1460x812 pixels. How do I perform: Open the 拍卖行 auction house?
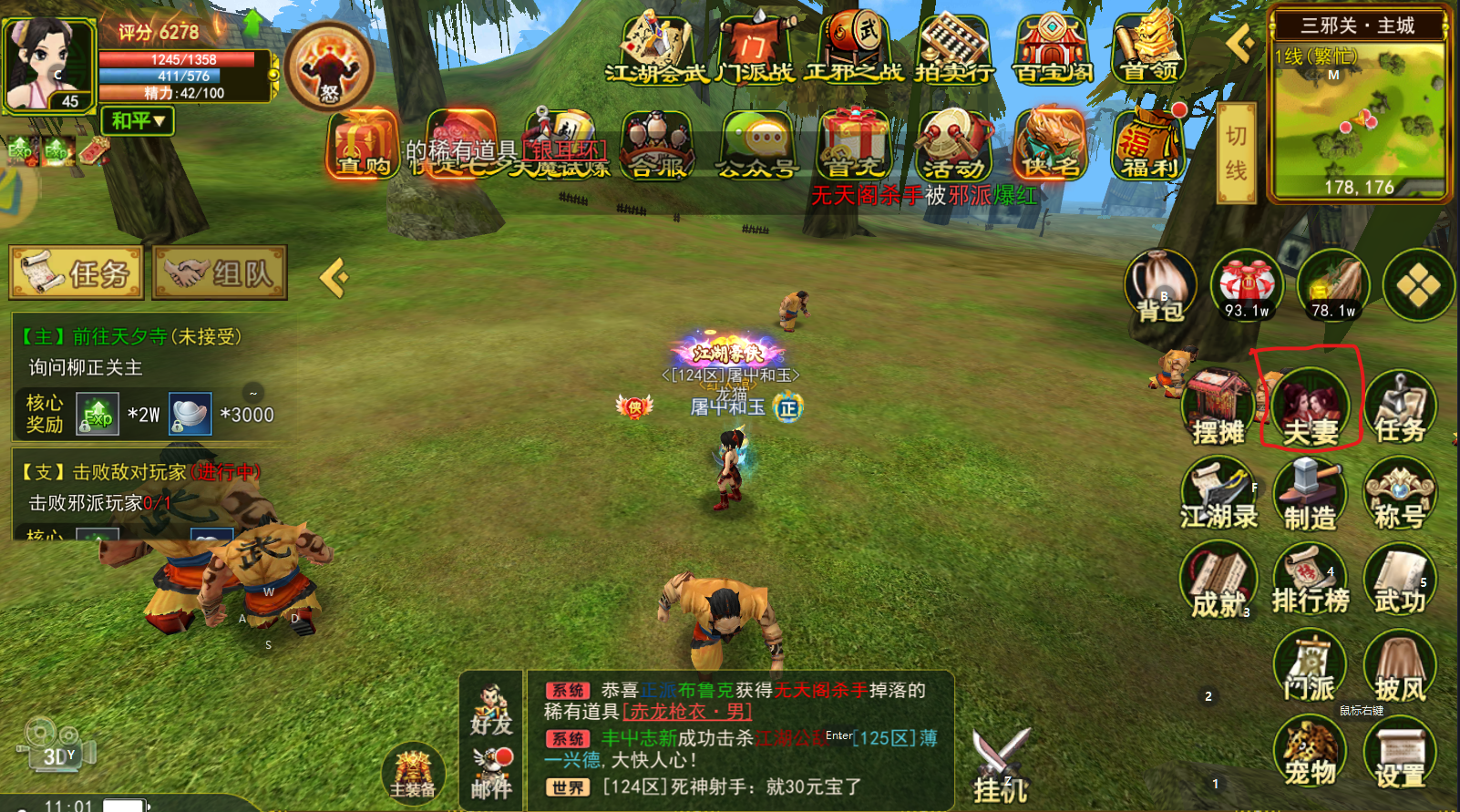pos(954,48)
